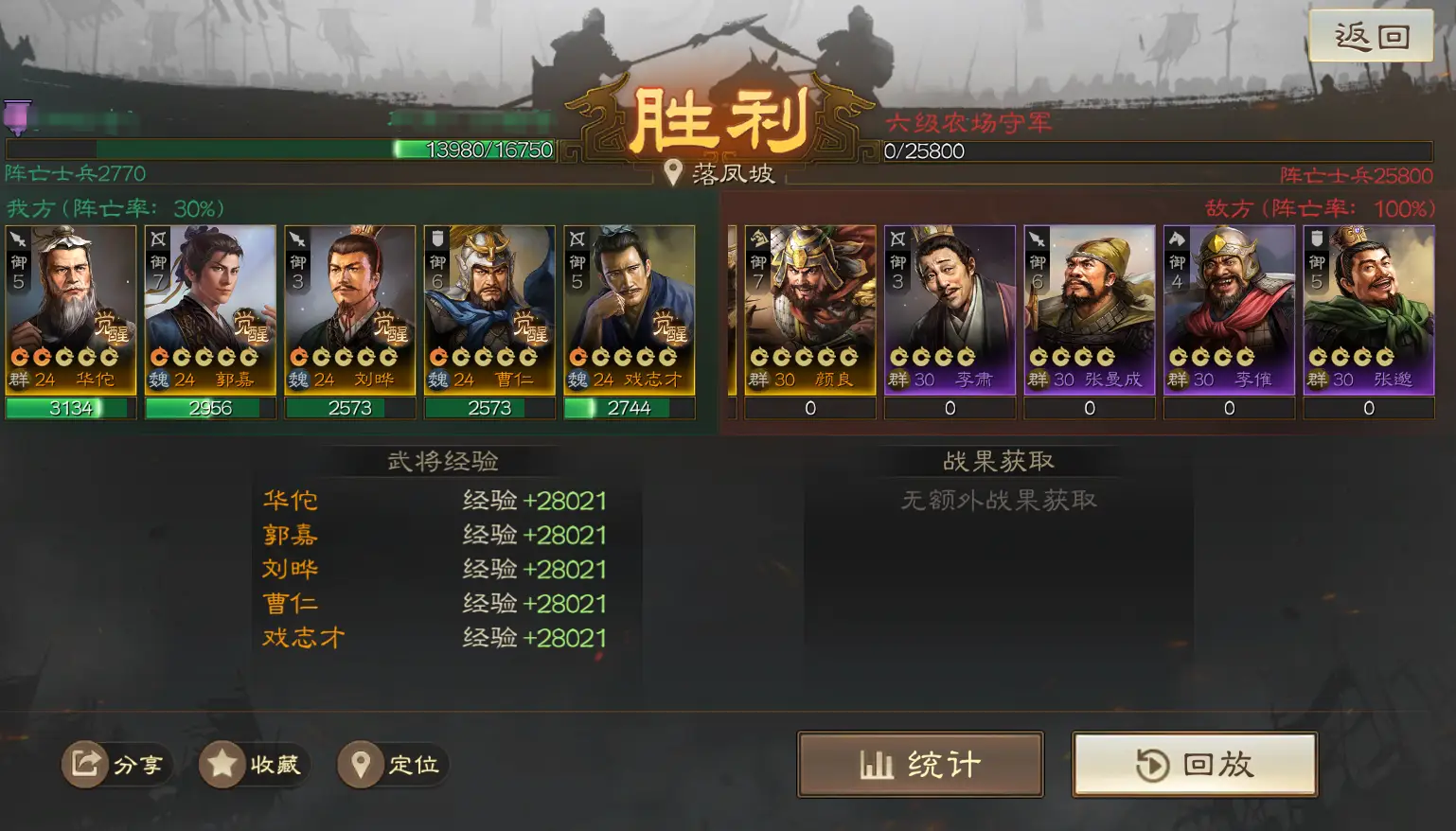Open enemy general 李傕 card
Image resolution: width=1456 pixels, height=831 pixels.
pyautogui.click(x=1229, y=309)
